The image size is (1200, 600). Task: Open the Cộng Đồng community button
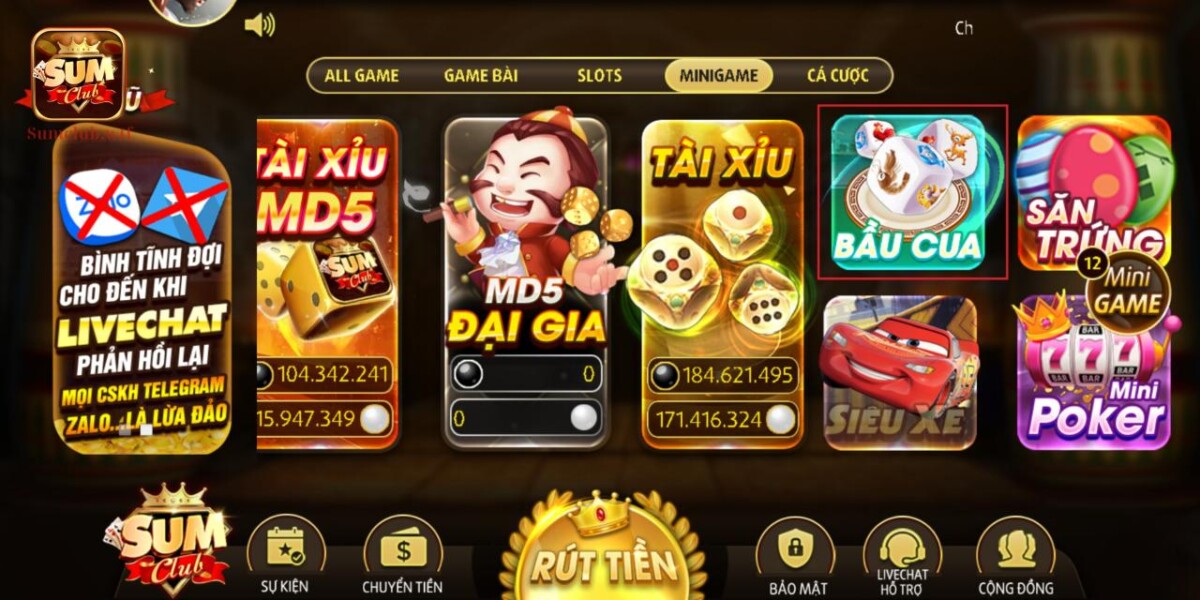pyautogui.click(x=1015, y=555)
